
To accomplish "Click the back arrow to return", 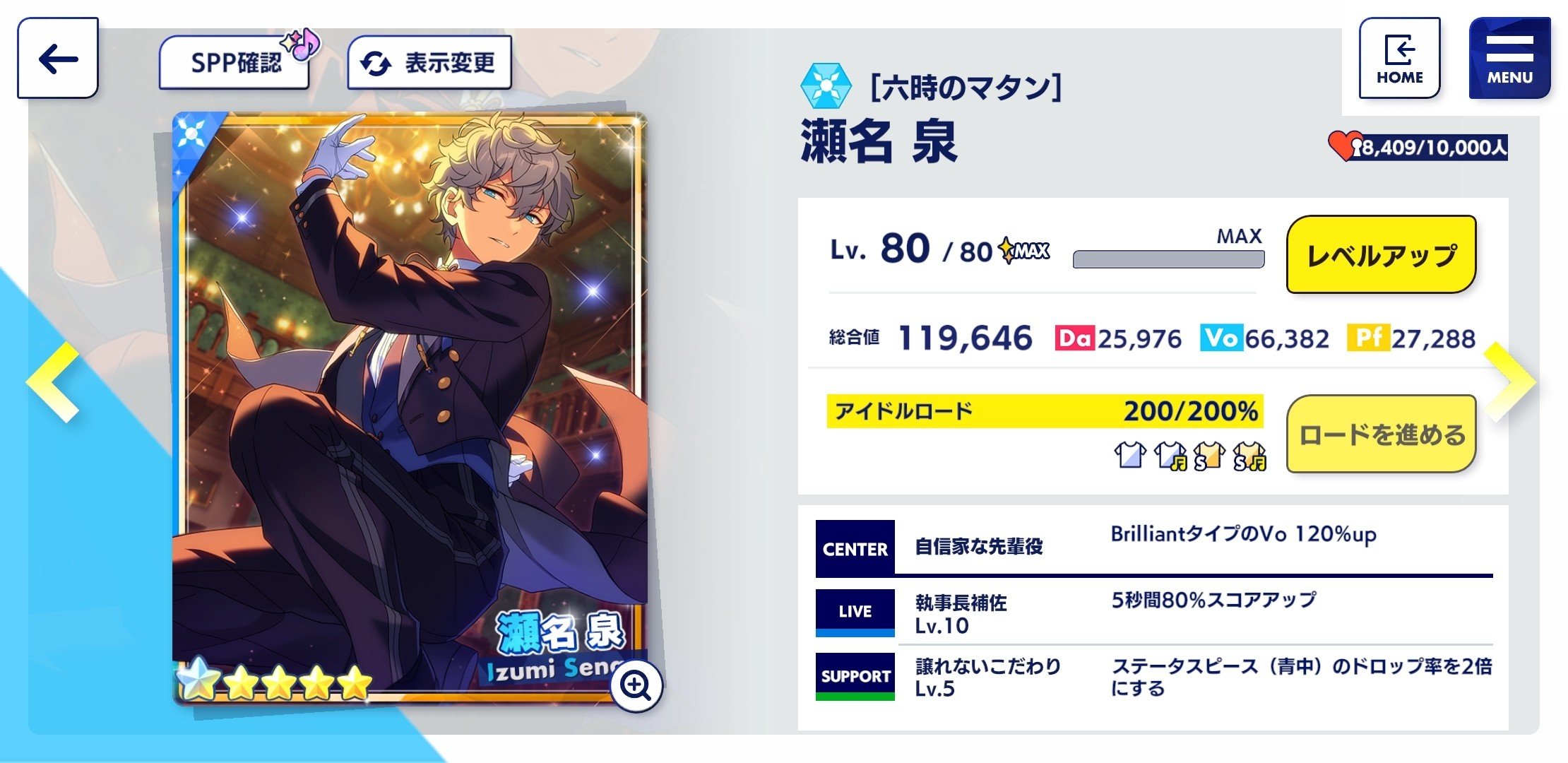I will [x=57, y=60].
